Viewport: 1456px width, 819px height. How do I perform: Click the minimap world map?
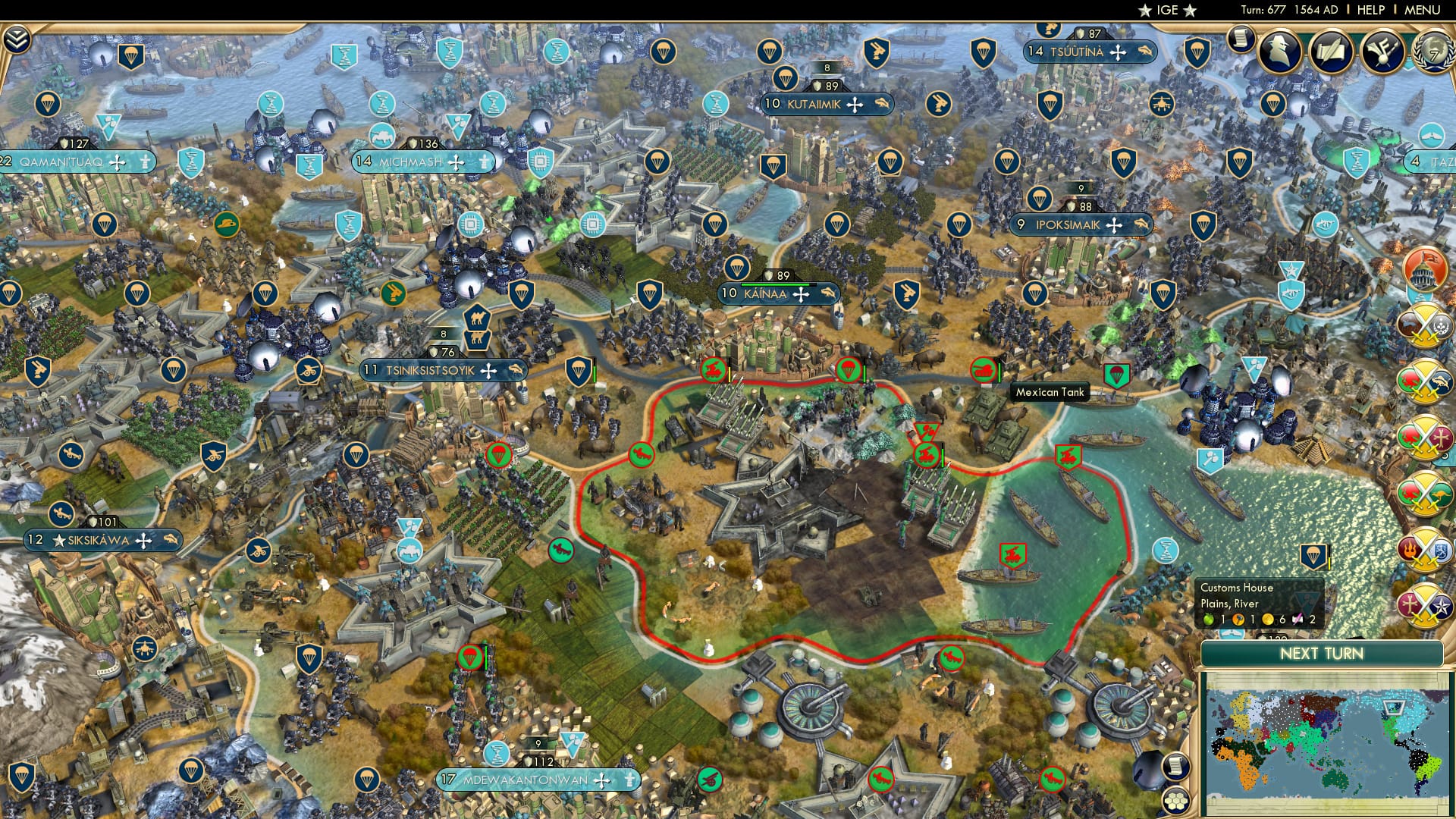click(1327, 743)
